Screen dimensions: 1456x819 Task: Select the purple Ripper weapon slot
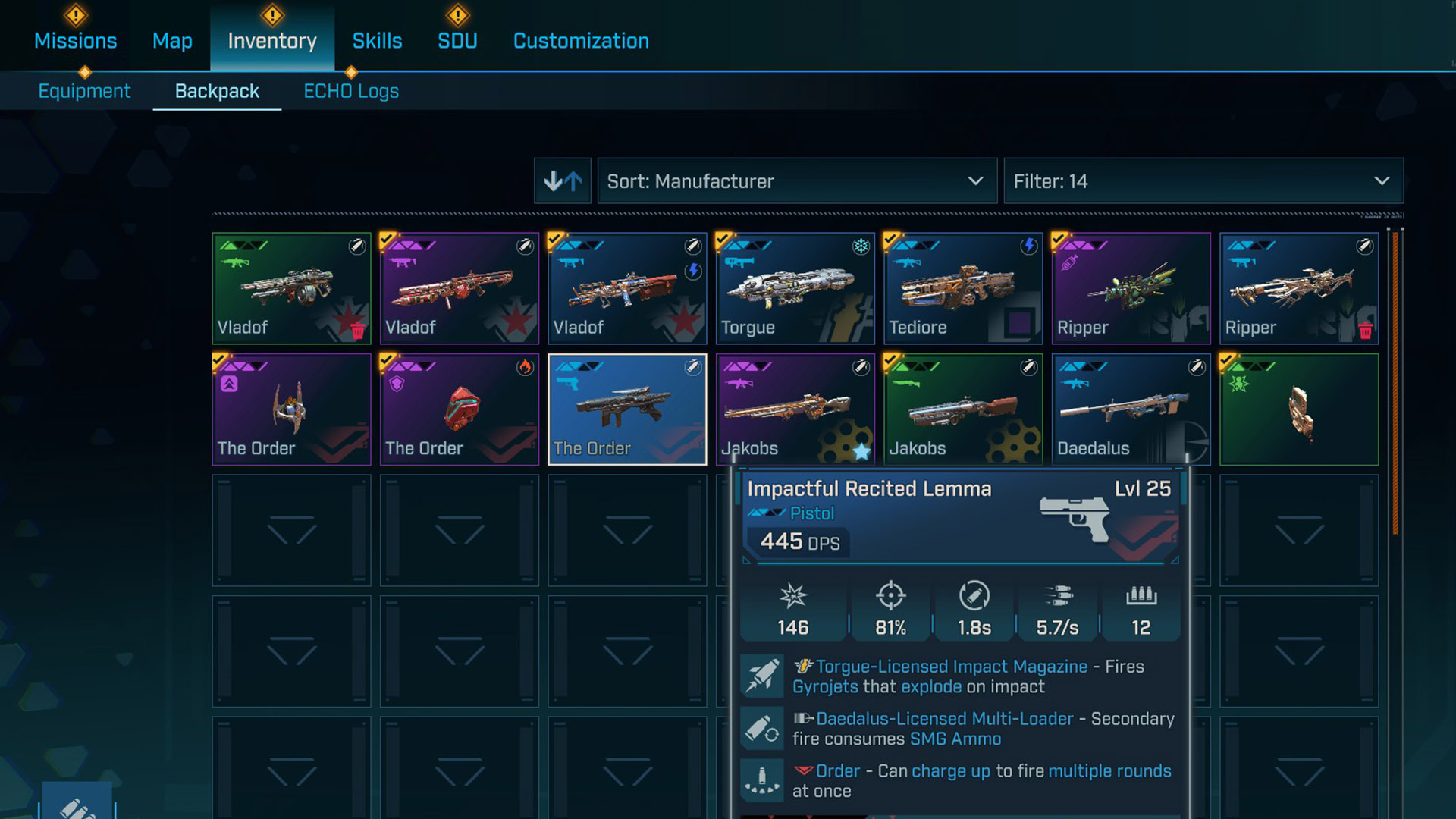tap(1131, 288)
